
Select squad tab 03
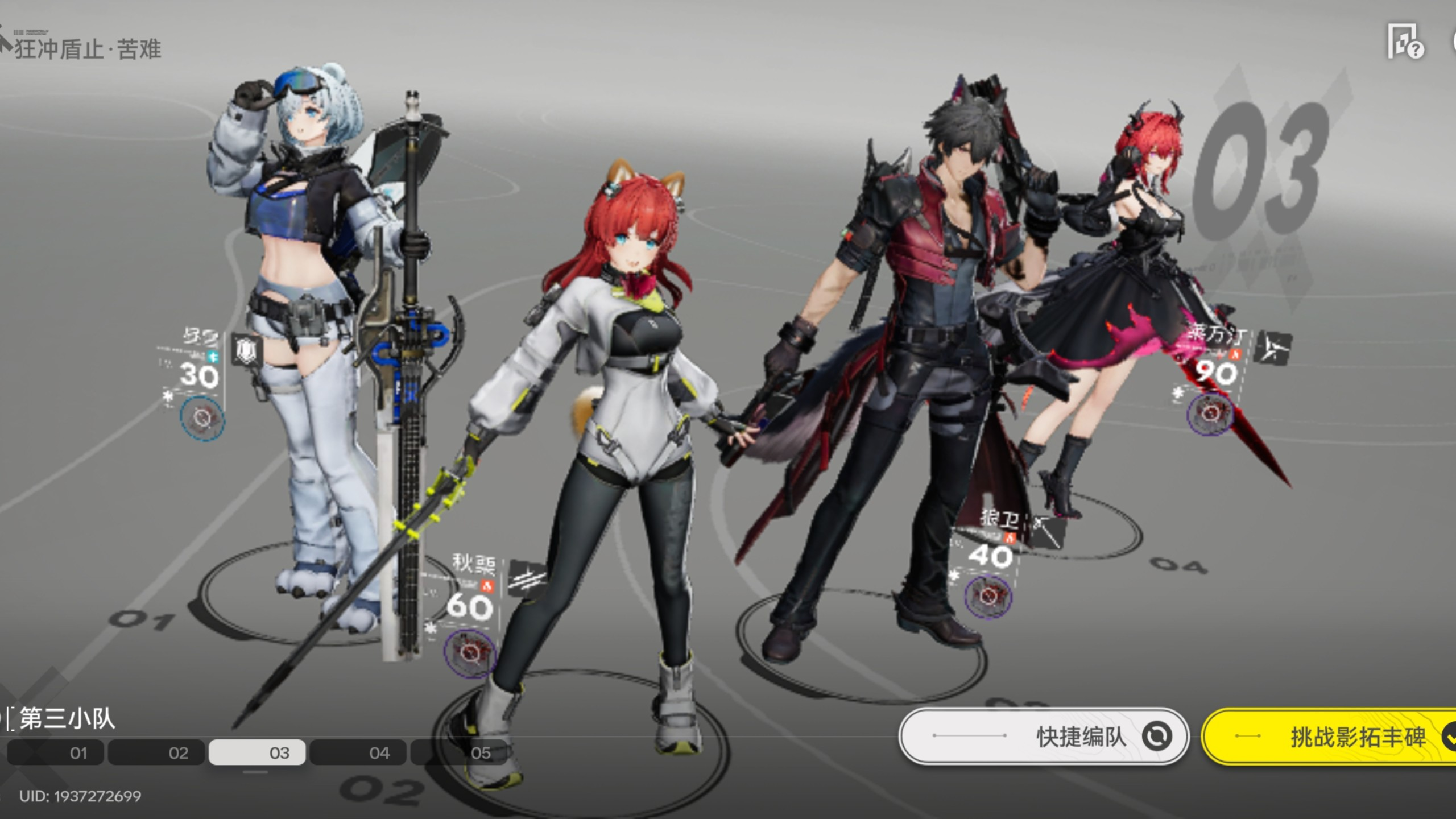pyautogui.click(x=257, y=753)
